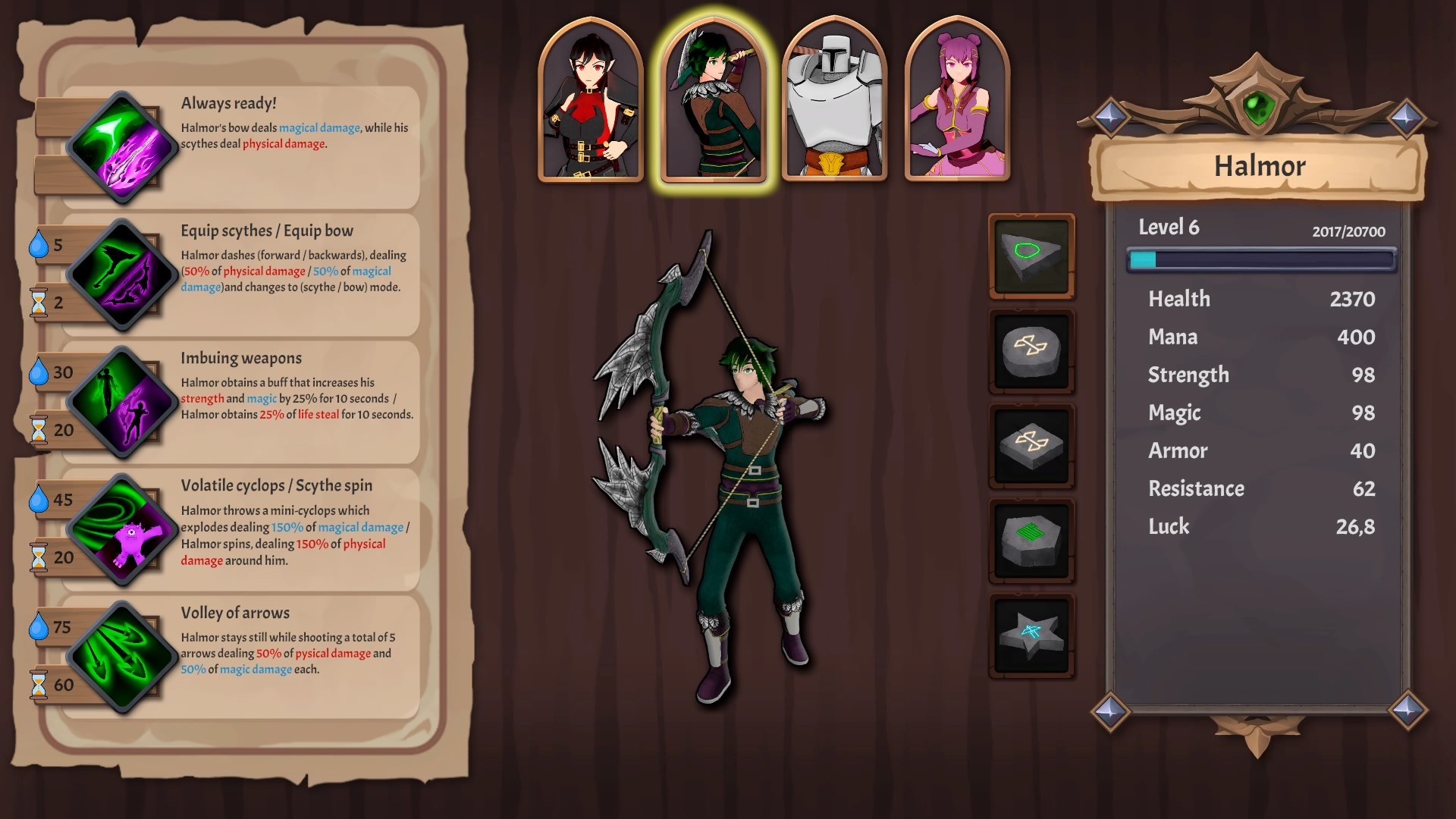1456x819 pixels.
Task: Click the star-shaped rune slot
Action: (1031, 635)
